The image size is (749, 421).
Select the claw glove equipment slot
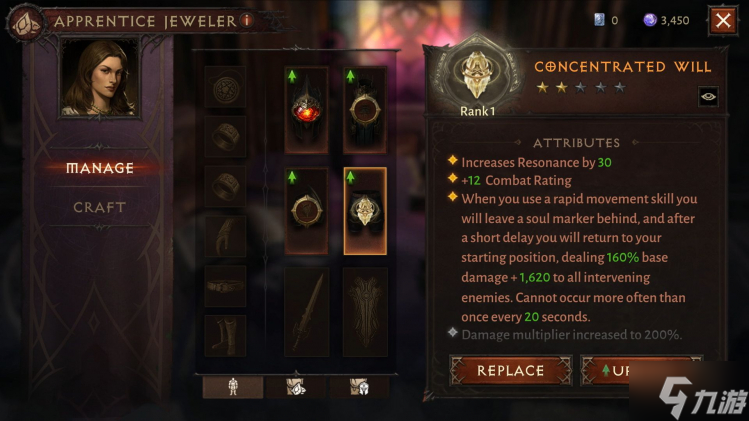click(x=225, y=237)
